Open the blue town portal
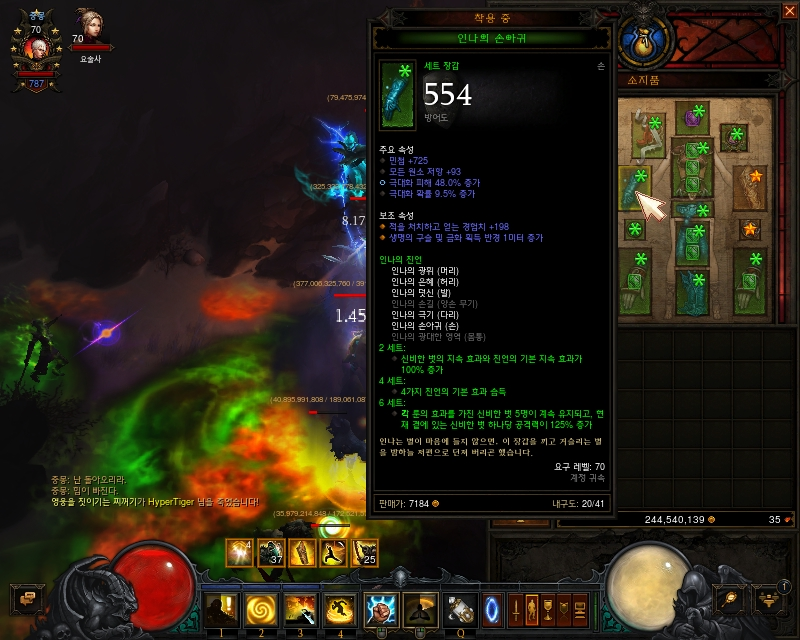Viewport: 800px width, 640px height. point(491,607)
